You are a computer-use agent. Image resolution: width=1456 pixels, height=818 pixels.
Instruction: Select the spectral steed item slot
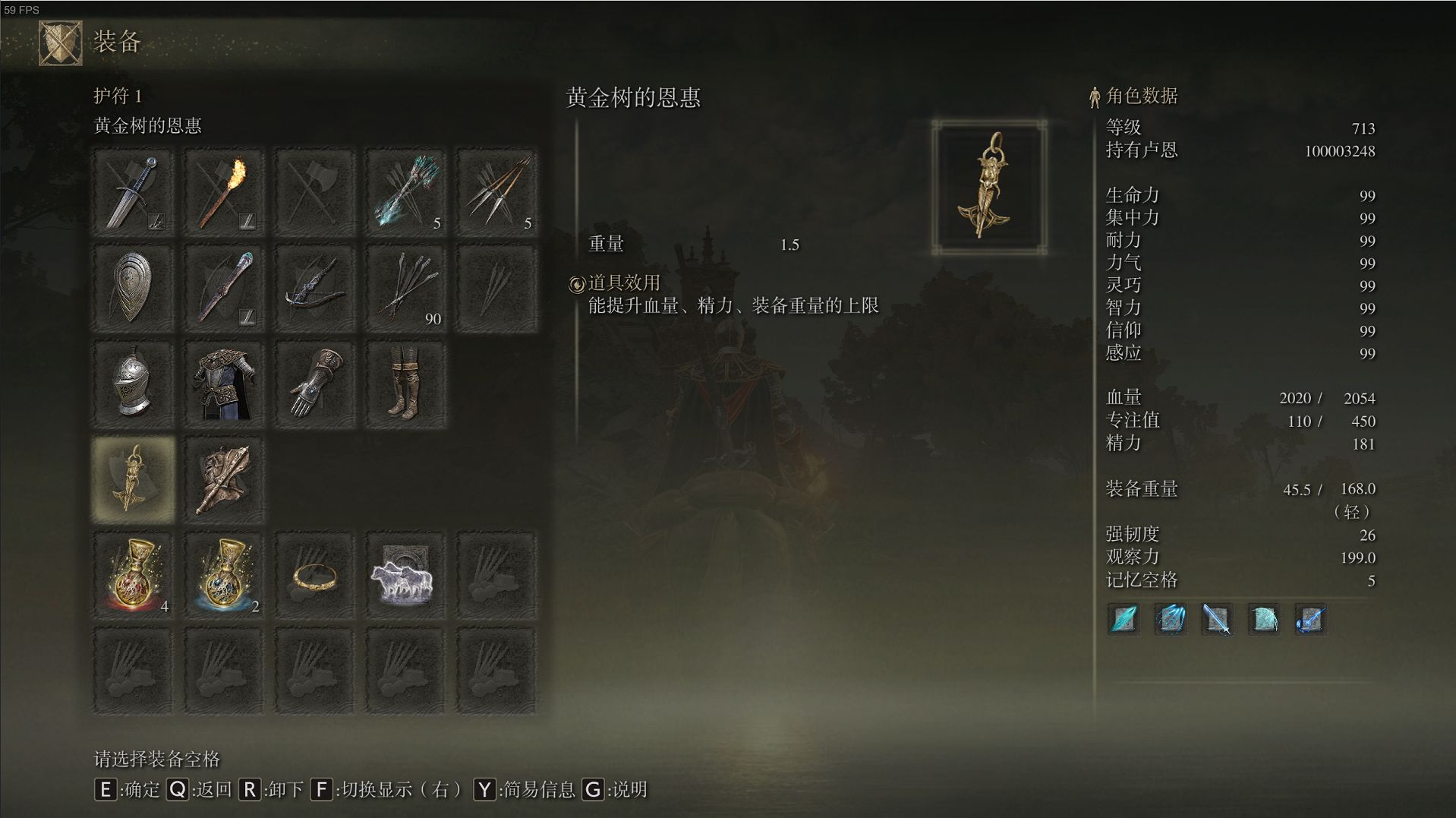(x=406, y=575)
